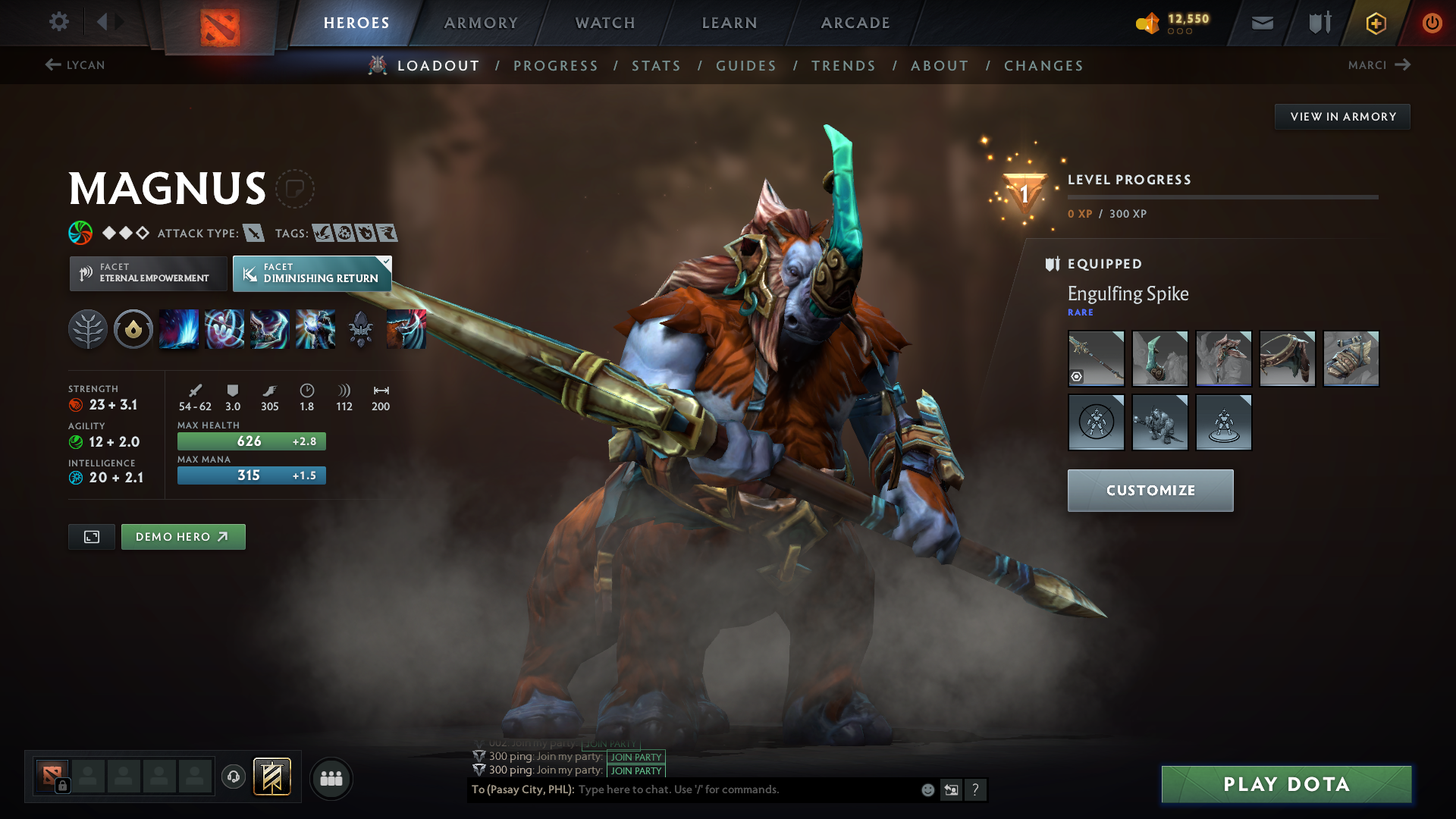Screen dimensions: 1456x819
Task: Select the Diminishing Return facet
Action: pyautogui.click(x=312, y=273)
